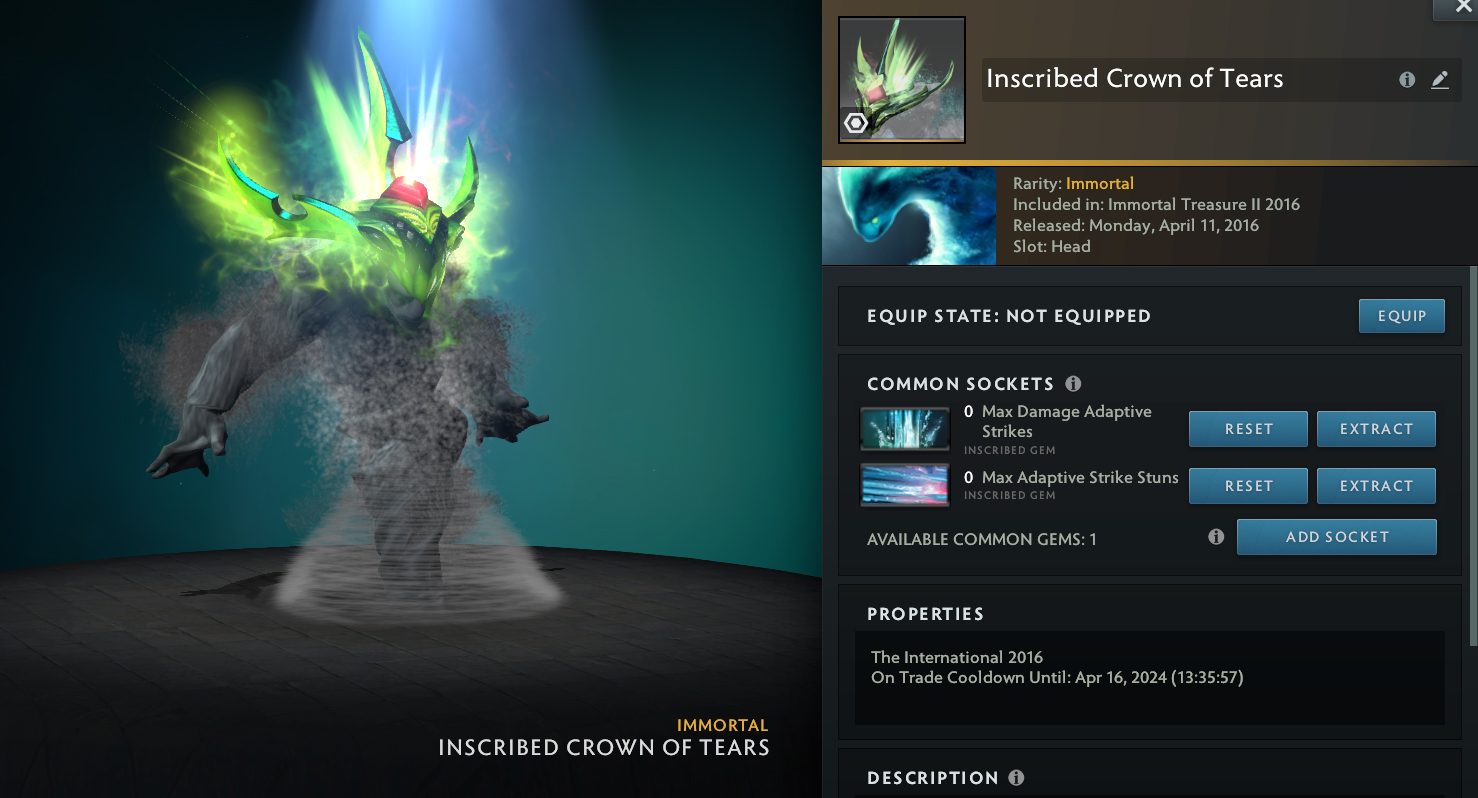The image size is (1478, 798).
Task: Select the Max Damage Adaptive Strikes gem icon
Action: (x=905, y=429)
